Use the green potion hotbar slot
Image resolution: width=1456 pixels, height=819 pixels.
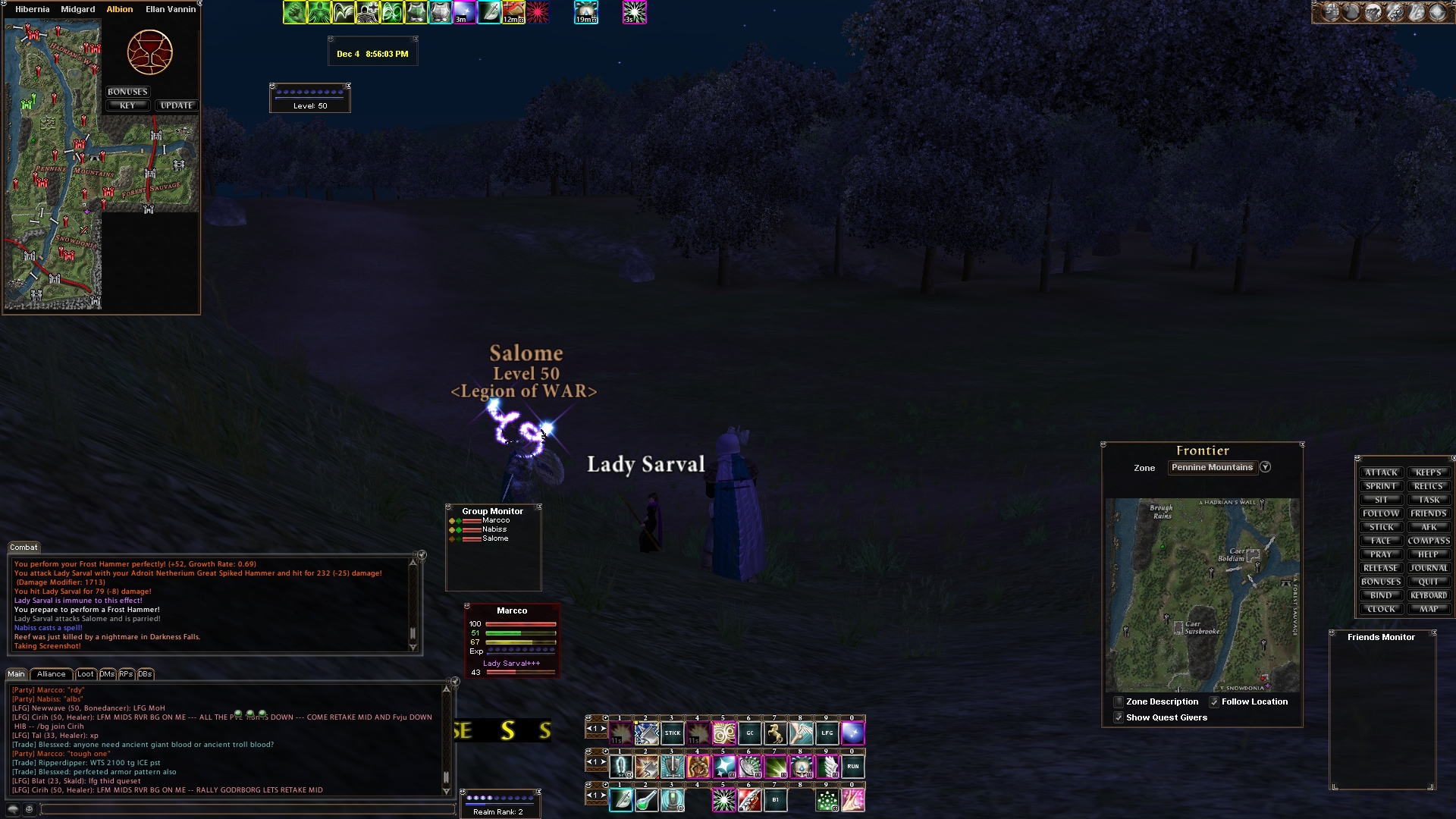(x=647, y=800)
